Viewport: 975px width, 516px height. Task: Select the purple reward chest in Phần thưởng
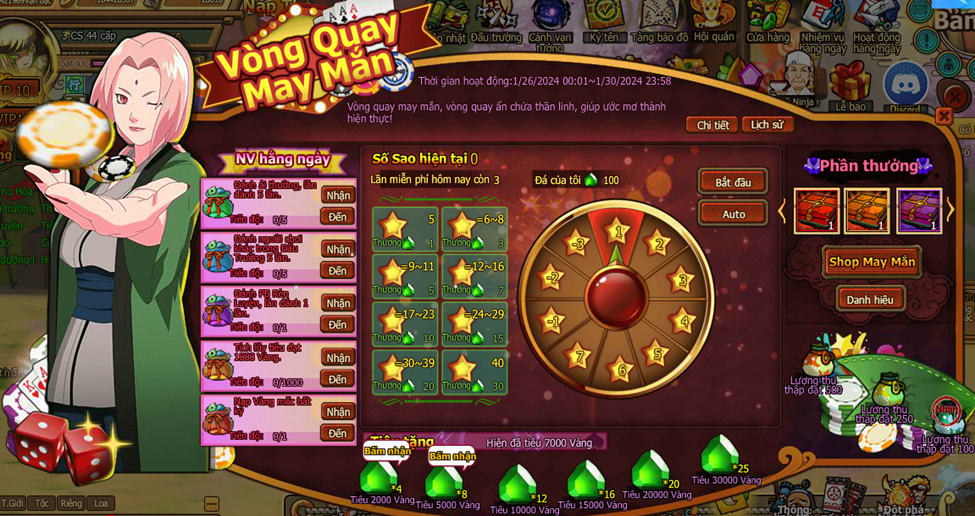918,211
